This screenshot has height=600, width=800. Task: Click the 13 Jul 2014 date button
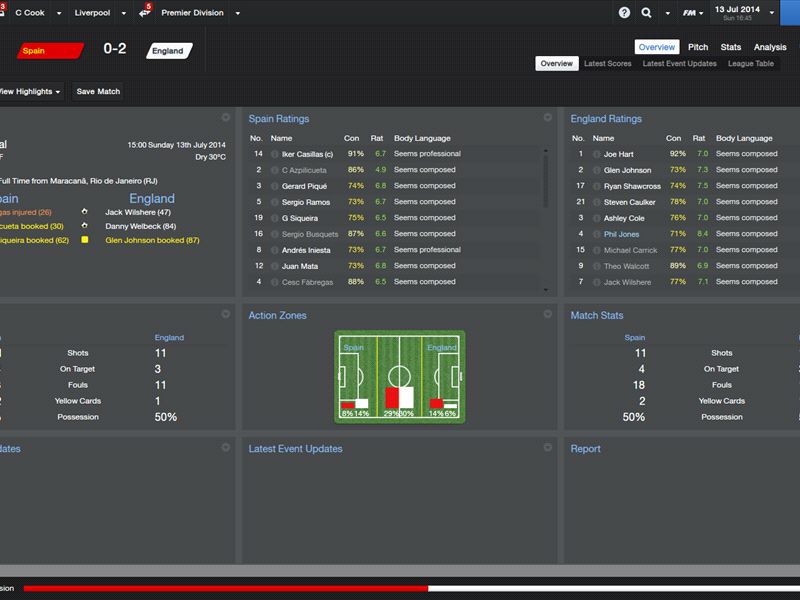pyautogui.click(x=738, y=12)
